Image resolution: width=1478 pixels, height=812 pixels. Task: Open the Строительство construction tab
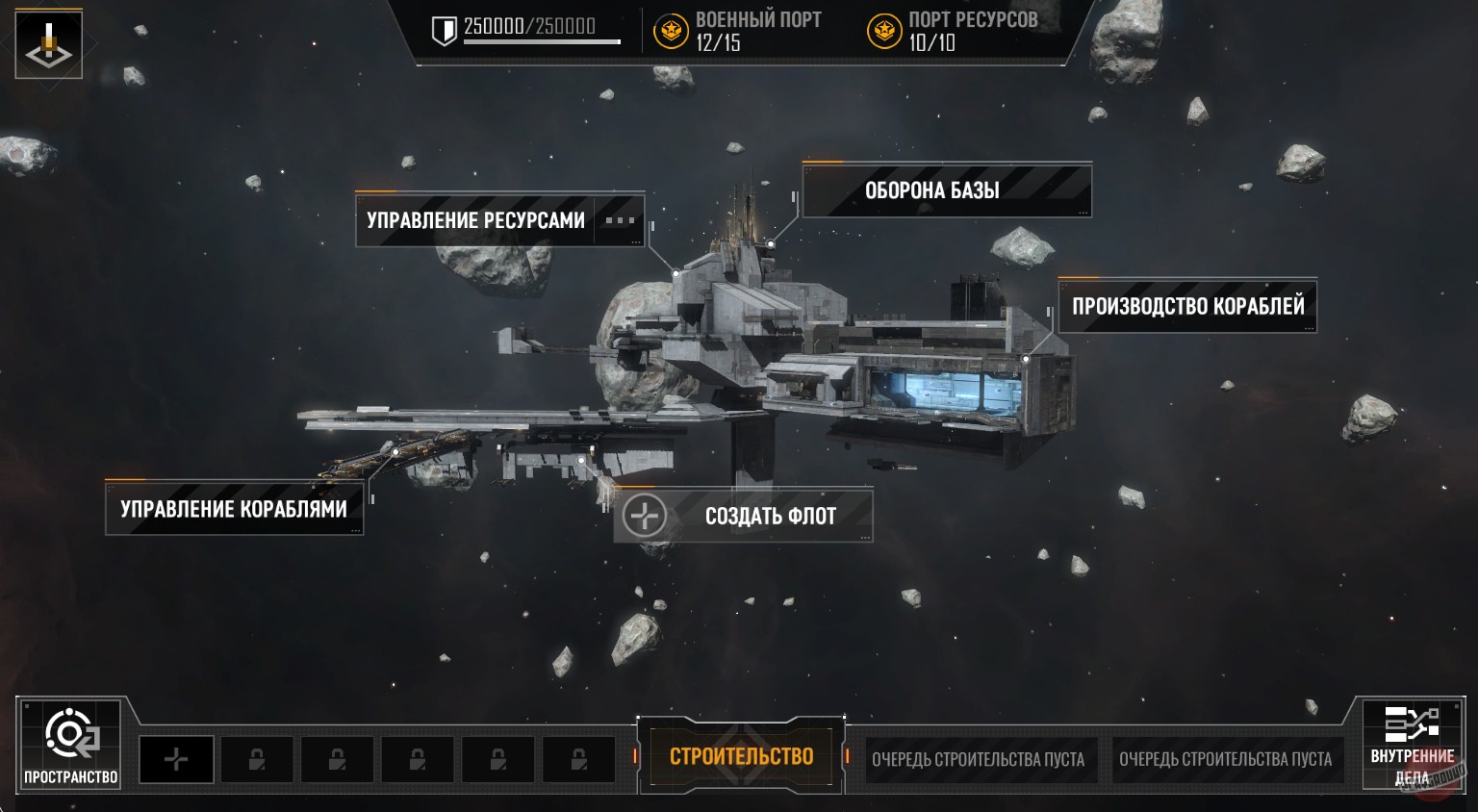(741, 757)
